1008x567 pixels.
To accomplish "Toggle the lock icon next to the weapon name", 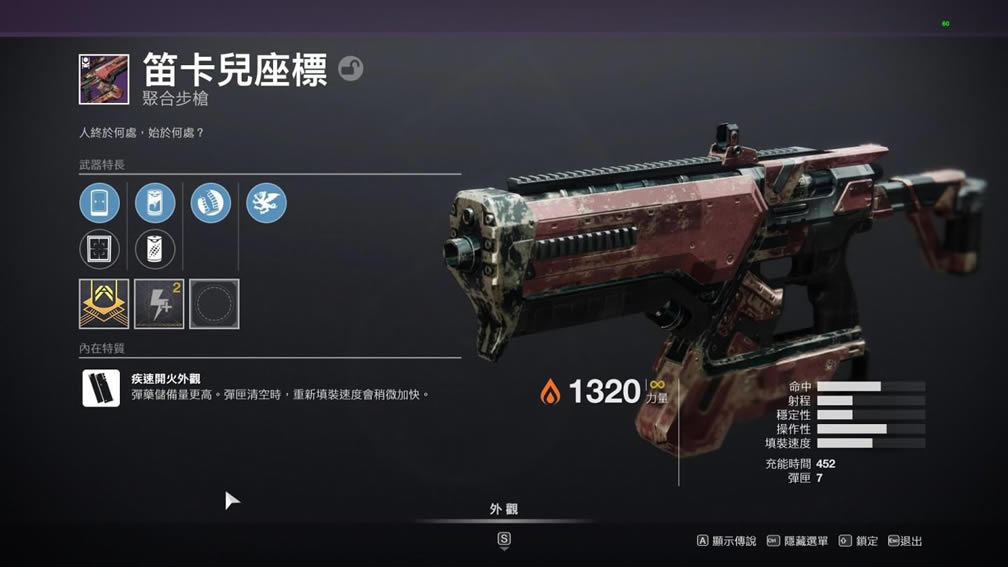I will (350, 68).
